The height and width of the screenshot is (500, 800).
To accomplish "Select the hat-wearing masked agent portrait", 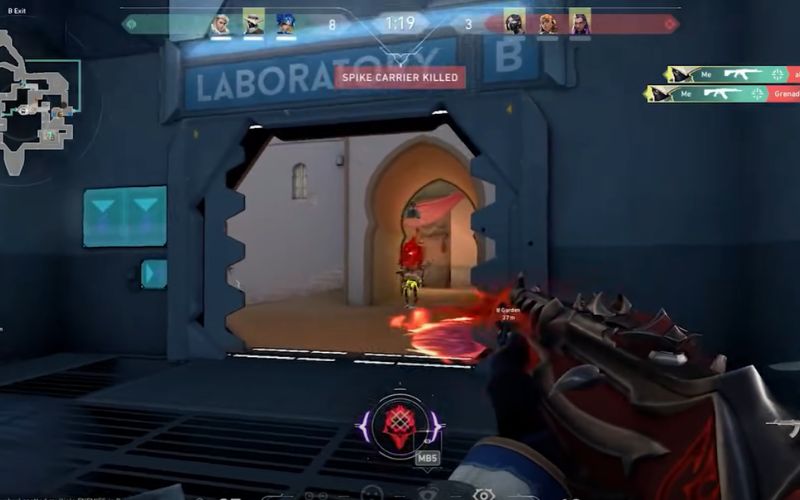I will point(253,24).
